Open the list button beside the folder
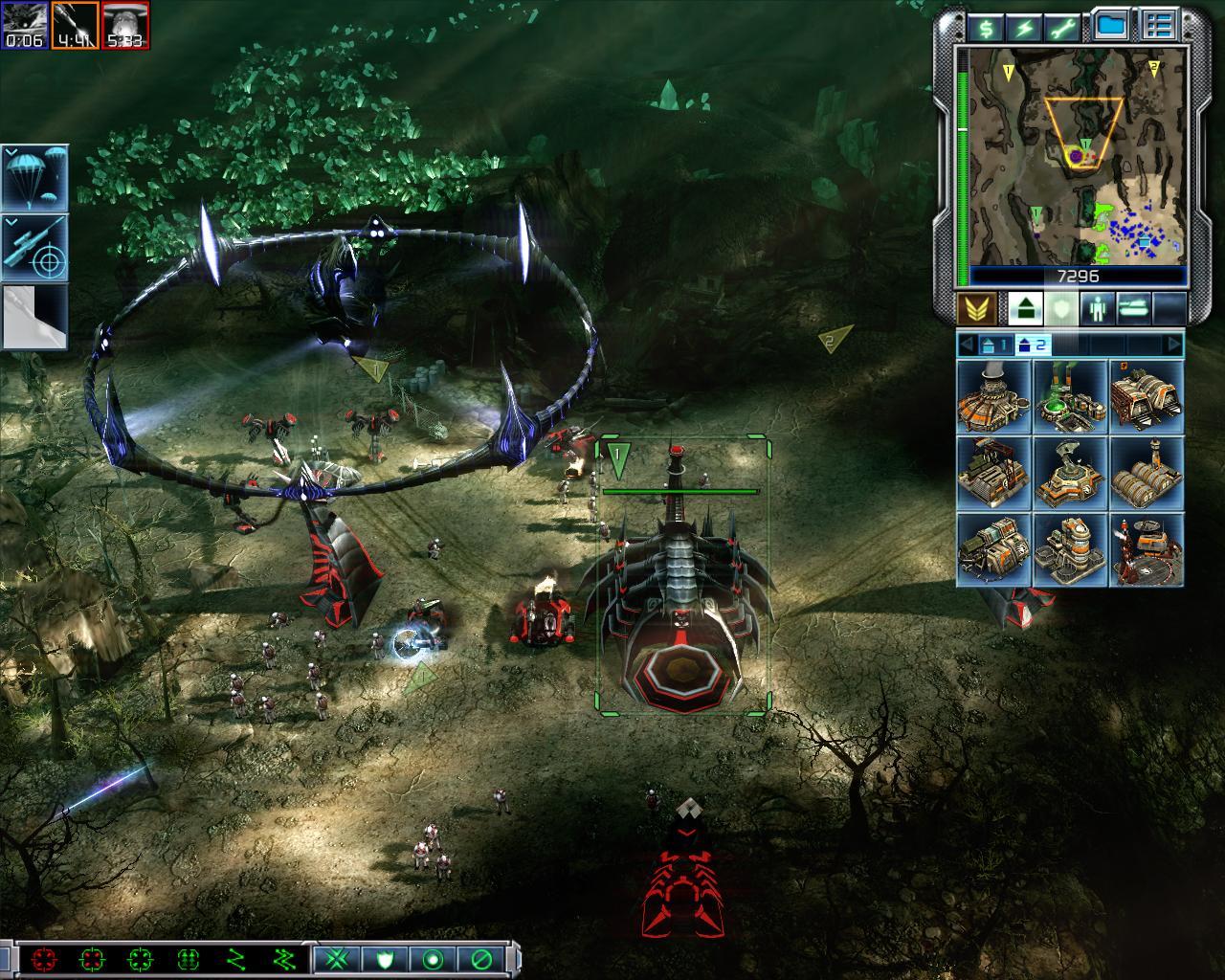 click(x=1161, y=26)
